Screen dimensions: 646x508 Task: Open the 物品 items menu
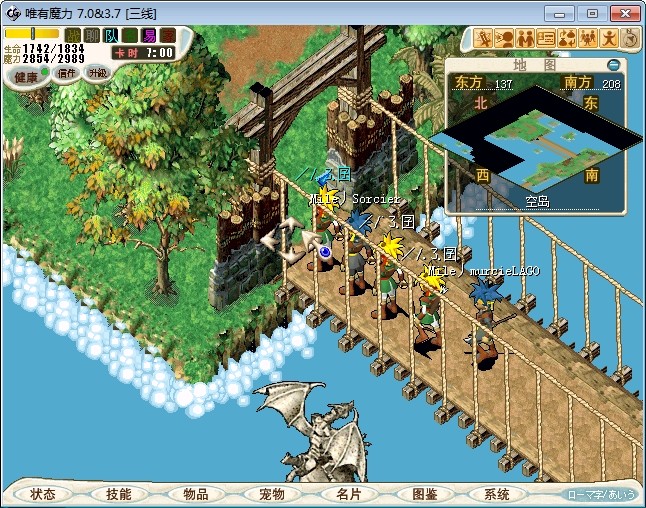point(195,494)
